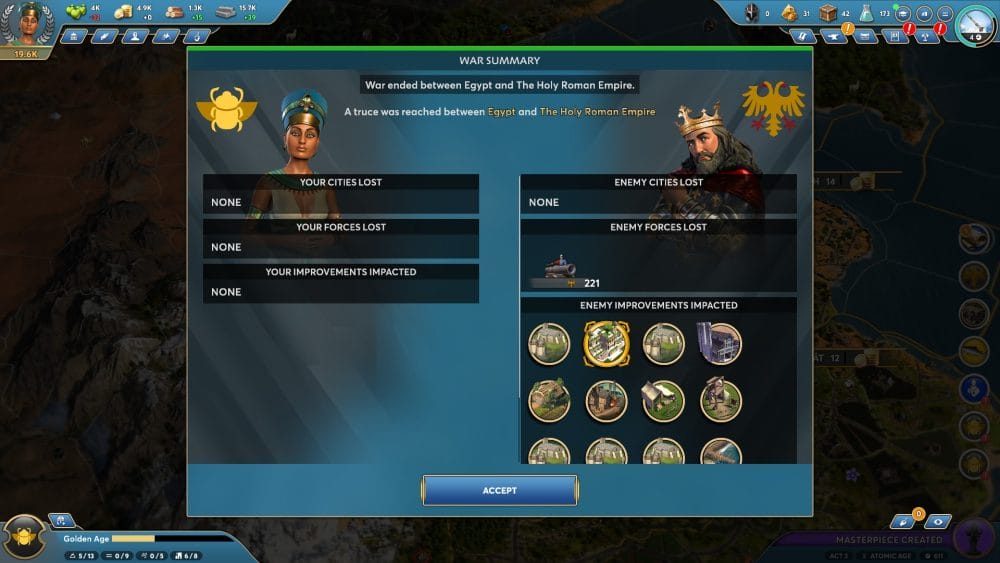Open the person silhouette tab
1000x563 pixels.
pyautogui.click(x=134, y=36)
